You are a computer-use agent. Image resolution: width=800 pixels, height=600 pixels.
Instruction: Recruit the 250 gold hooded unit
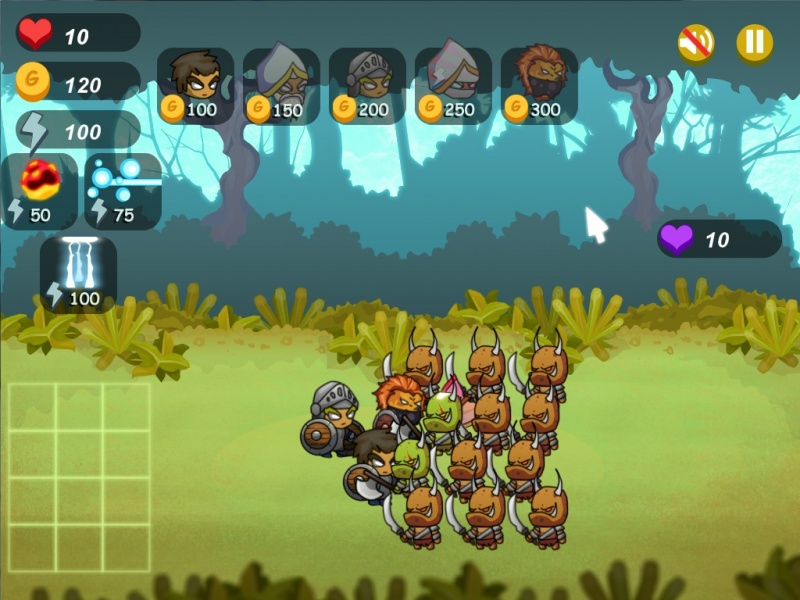pos(453,86)
